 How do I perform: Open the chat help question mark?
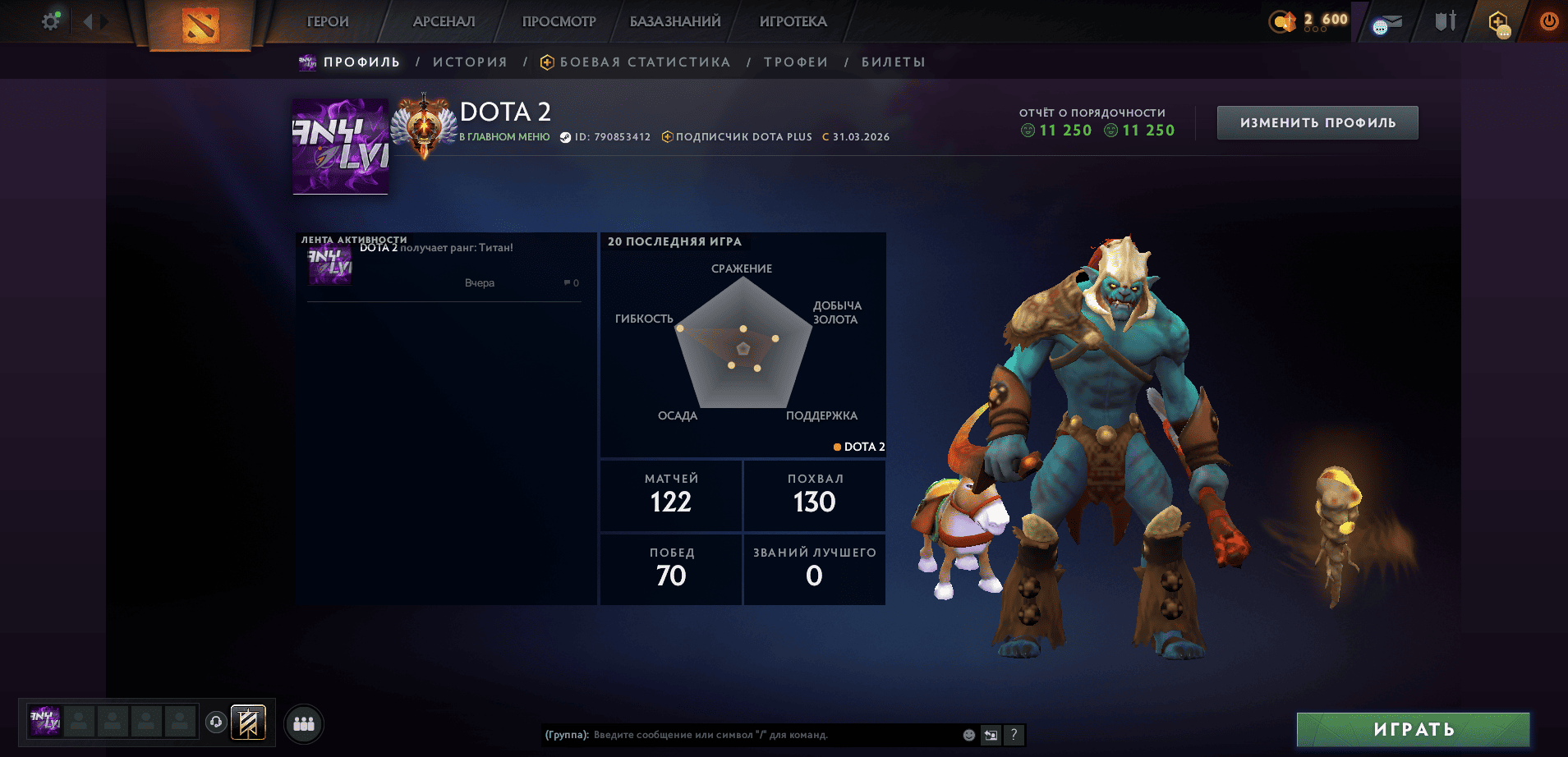point(1014,735)
